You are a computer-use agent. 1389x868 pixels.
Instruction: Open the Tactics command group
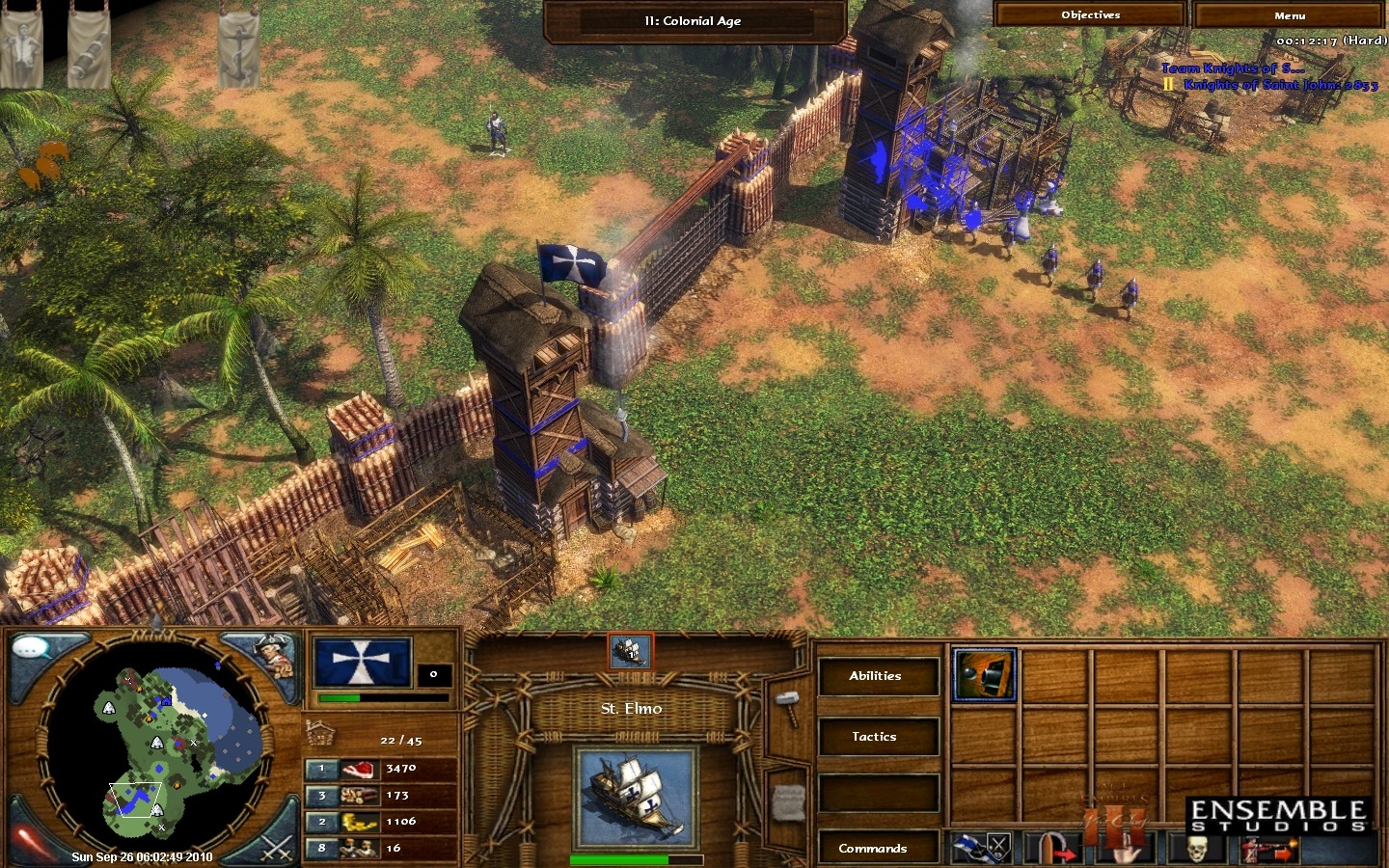[x=876, y=737]
